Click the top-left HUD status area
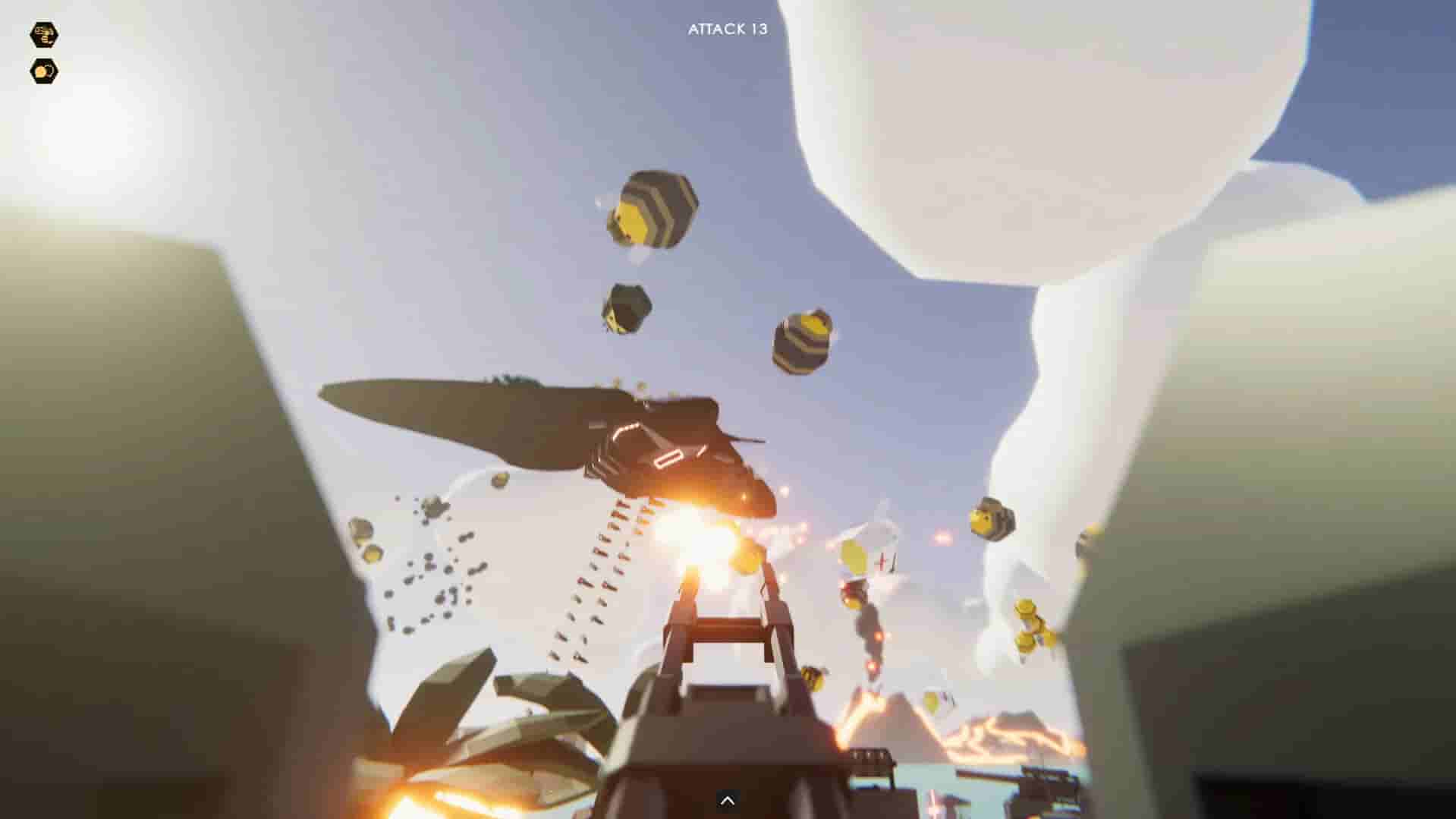 tap(43, 52)
